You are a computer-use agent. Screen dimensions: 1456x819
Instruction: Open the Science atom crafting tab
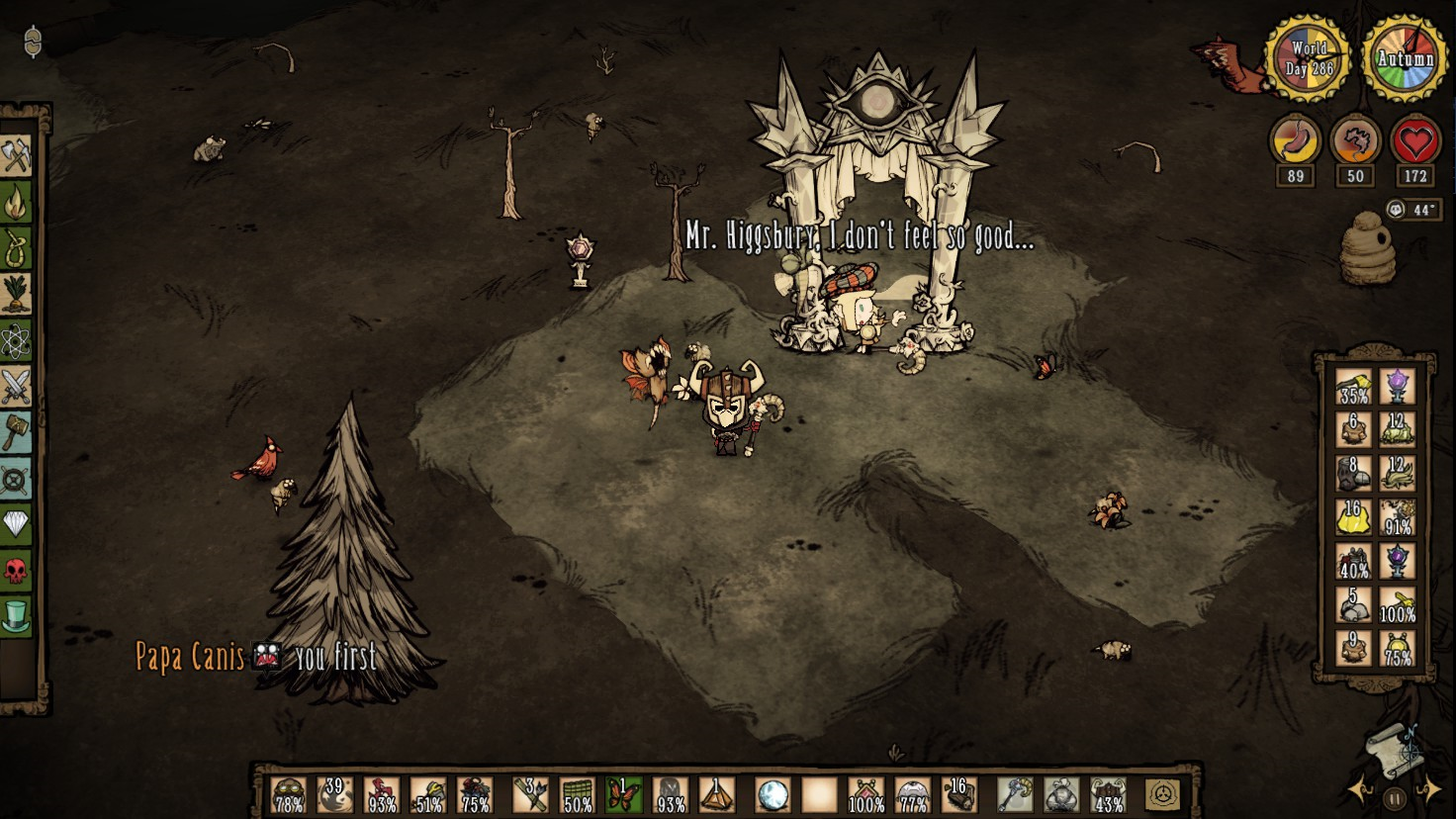[17, 341]
